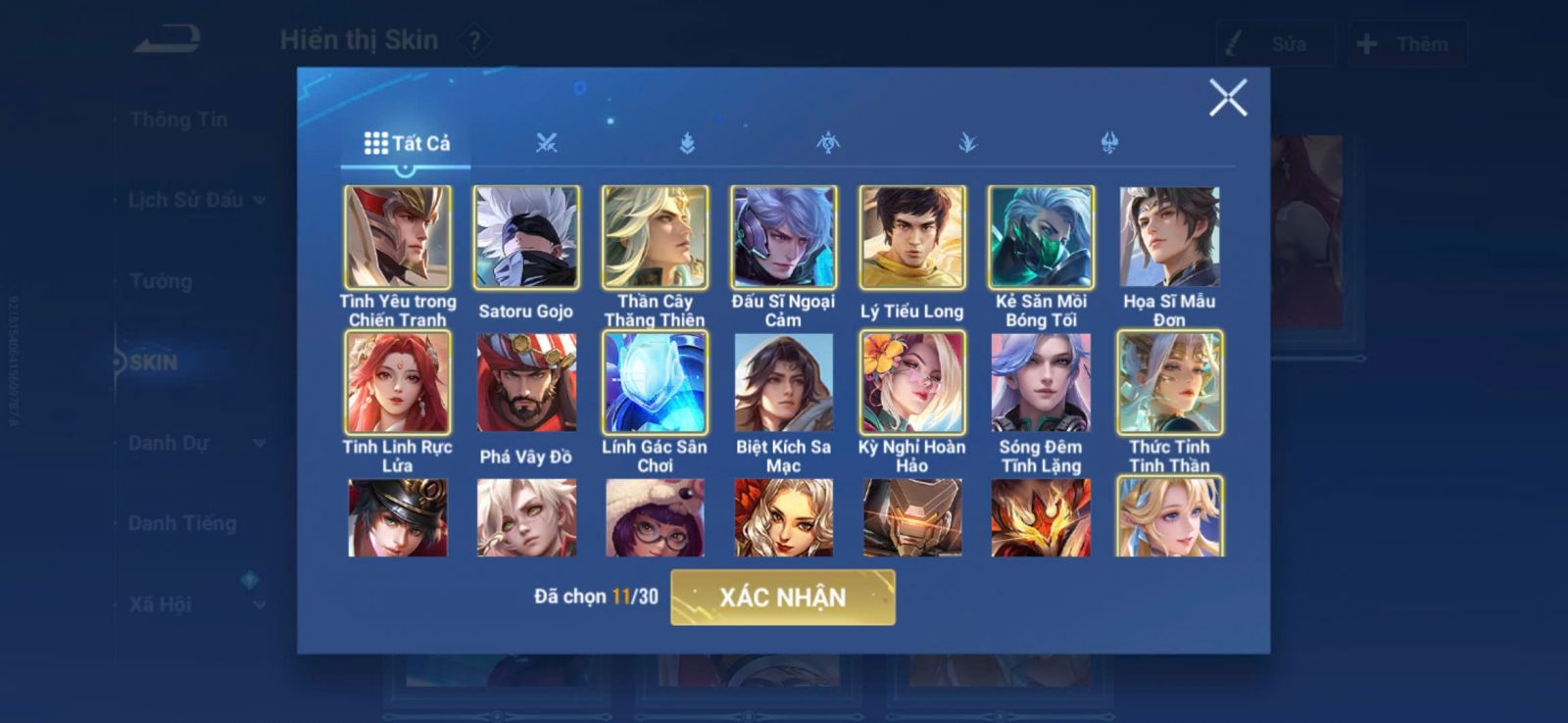Choose the Sóng Đêm Tĩnh Lặng skin
Viewport: 1568px width, 723px height.
pyautogui.click(x=1041, y=383)
